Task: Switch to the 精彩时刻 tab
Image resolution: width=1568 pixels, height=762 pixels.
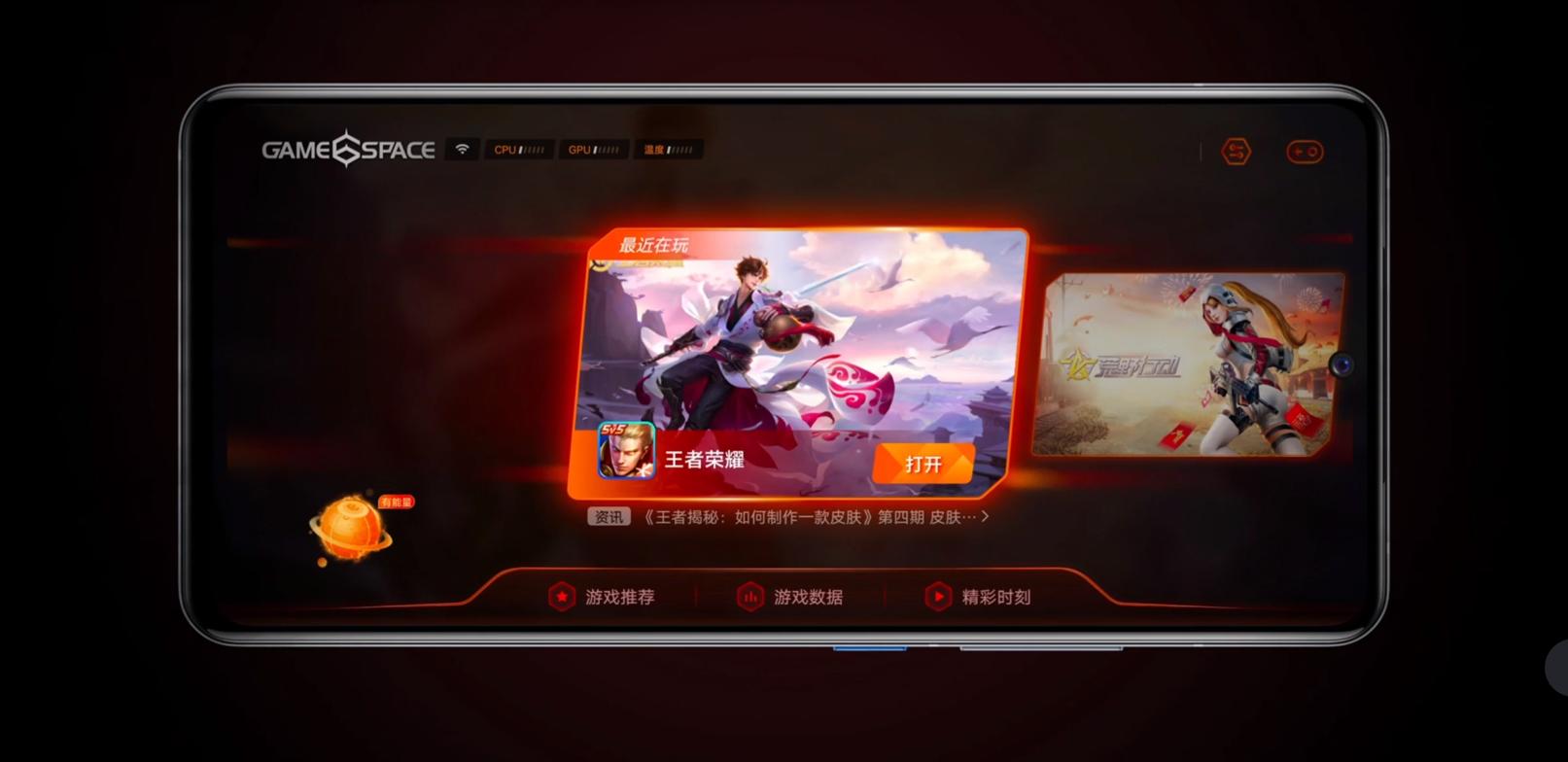Action: pos(996,597)
